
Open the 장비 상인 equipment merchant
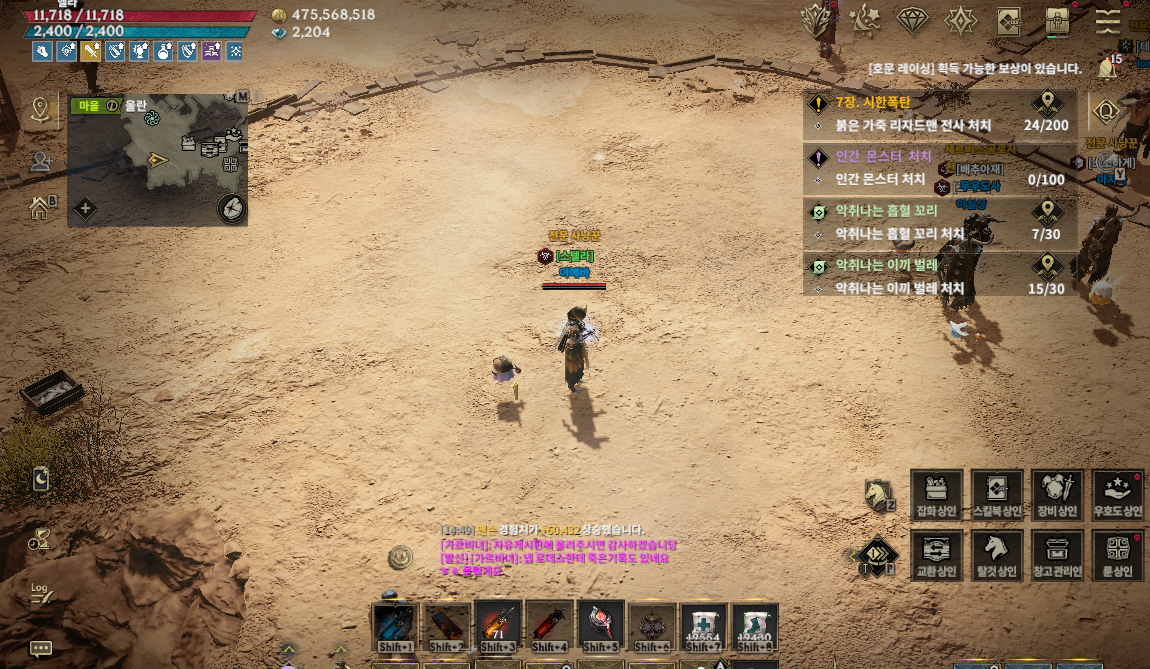pos(1057,495)
